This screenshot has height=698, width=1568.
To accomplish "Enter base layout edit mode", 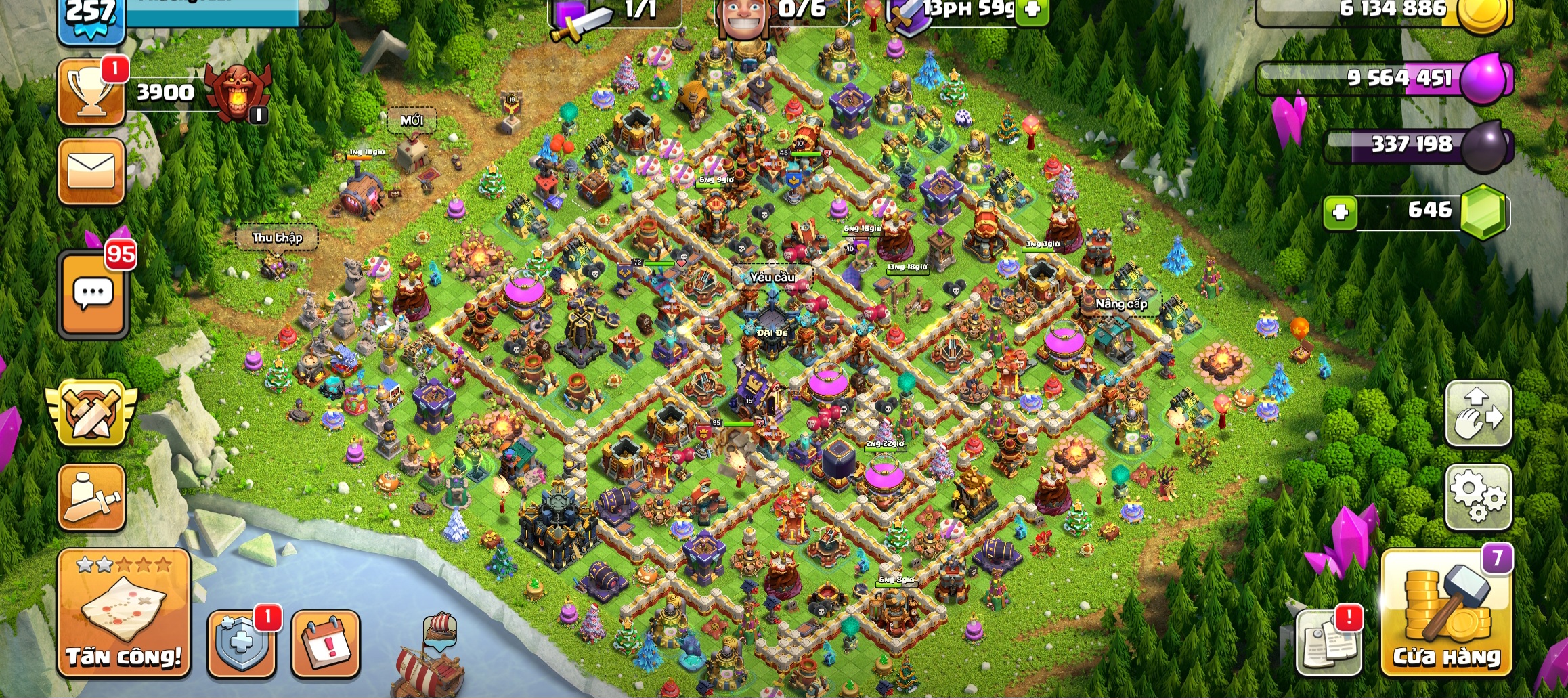I will (1478, 414).
